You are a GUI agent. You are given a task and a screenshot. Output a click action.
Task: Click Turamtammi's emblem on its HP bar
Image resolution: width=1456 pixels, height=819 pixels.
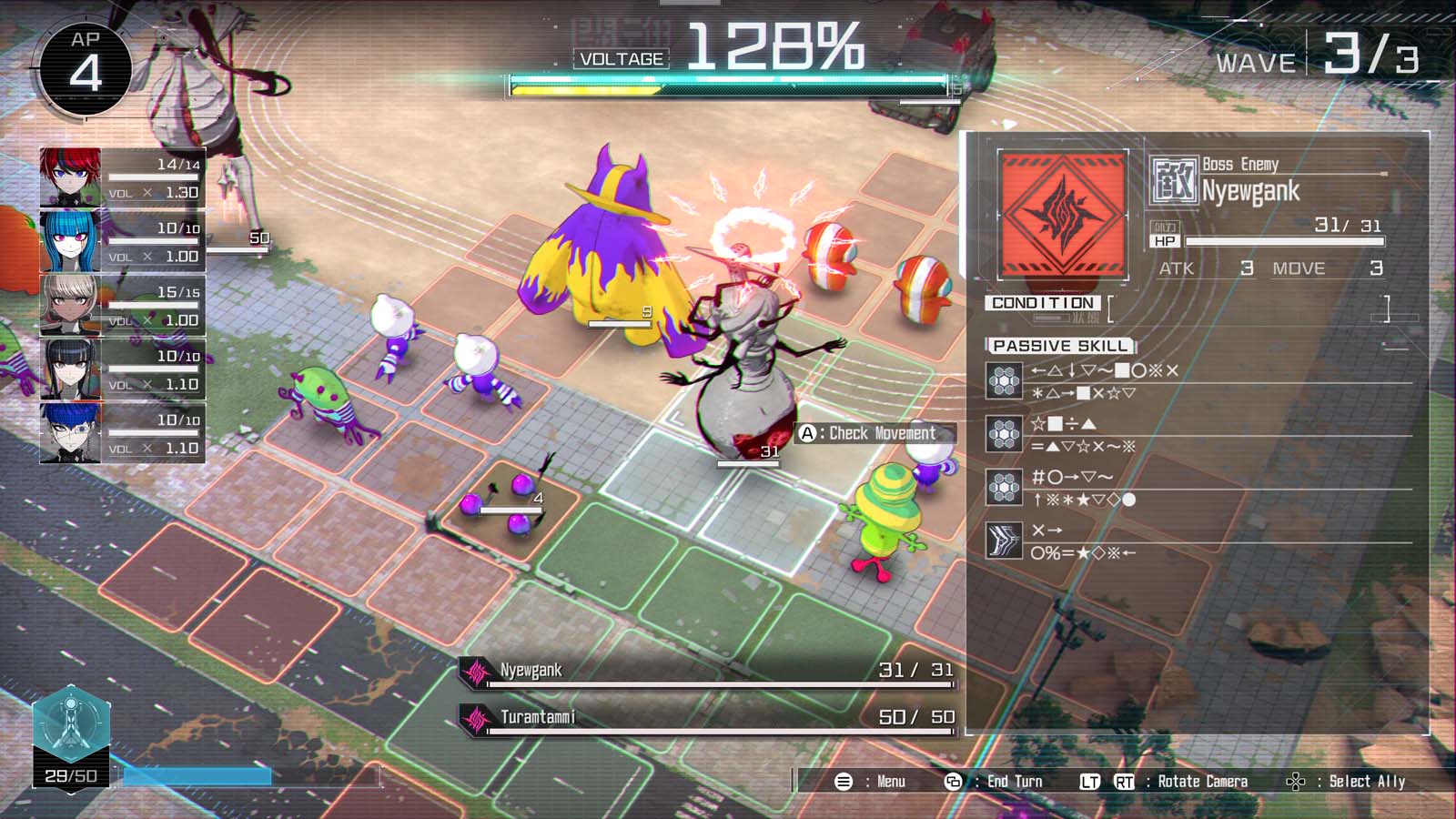[x=476, y=718]
